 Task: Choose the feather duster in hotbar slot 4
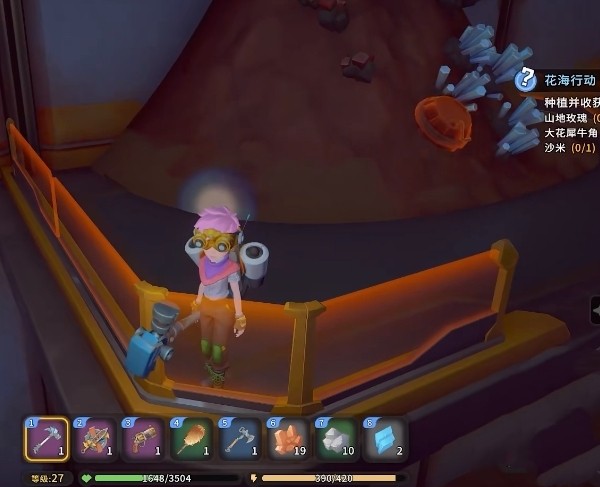click(x=192, y=439)
